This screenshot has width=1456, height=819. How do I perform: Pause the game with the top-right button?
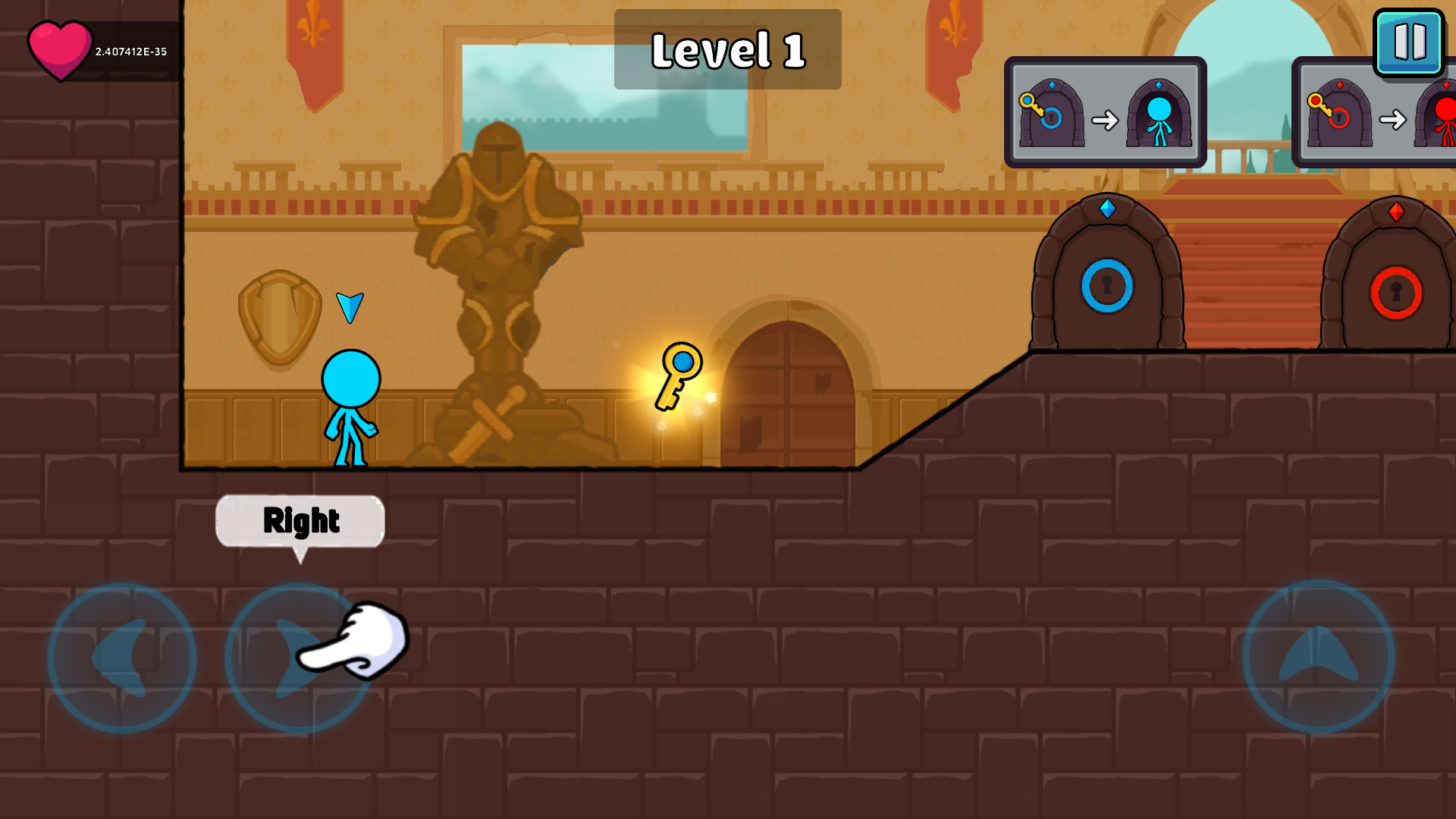1409,42
